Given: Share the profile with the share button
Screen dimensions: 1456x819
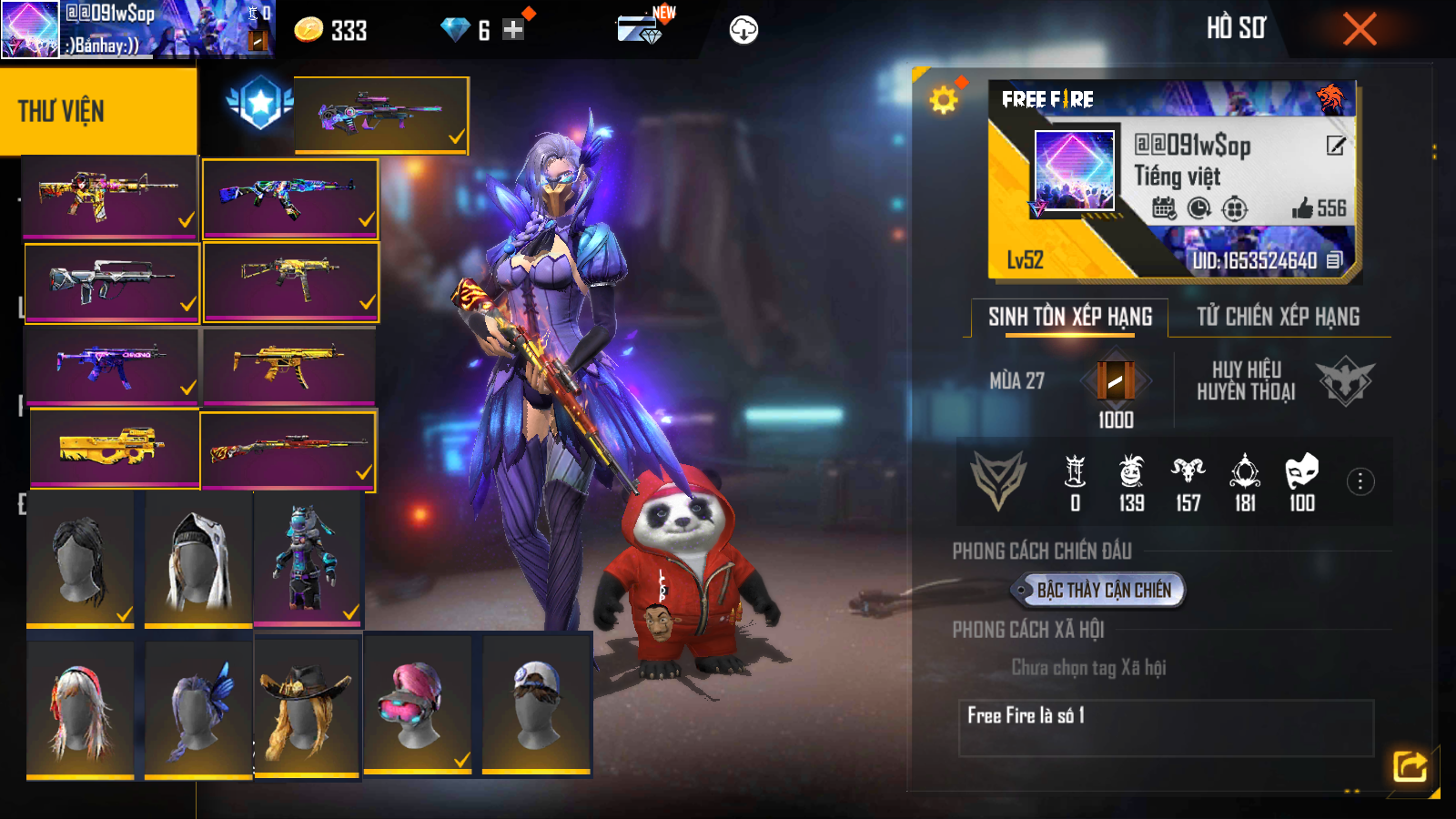Looking at the screenshot, I should 1410,766.
